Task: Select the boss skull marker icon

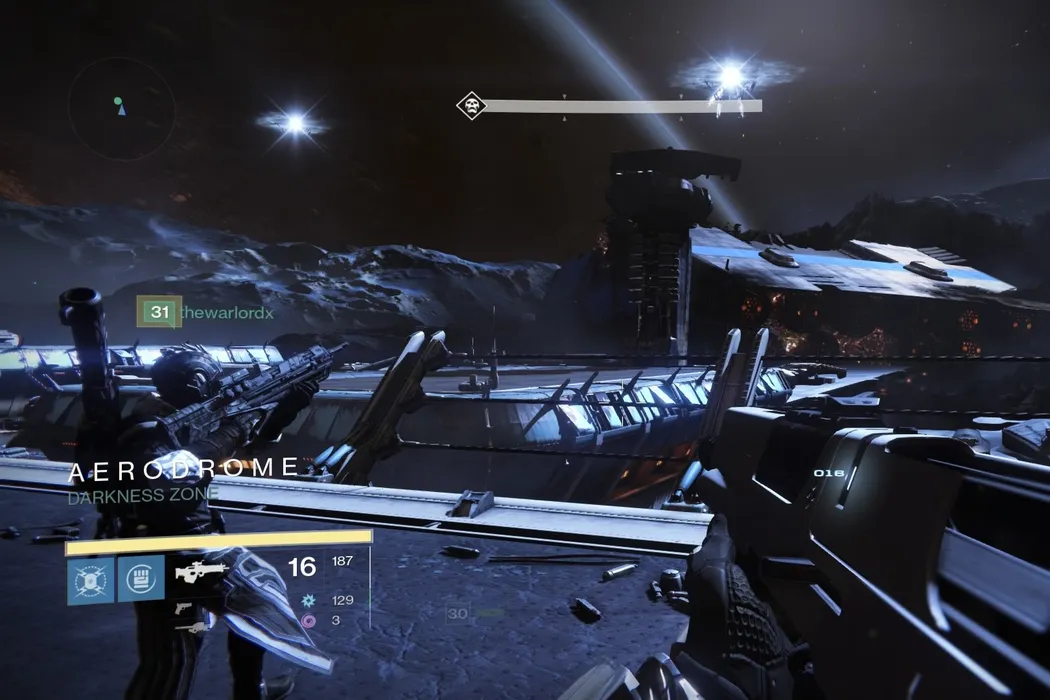Action: click(x=470, y=105)
